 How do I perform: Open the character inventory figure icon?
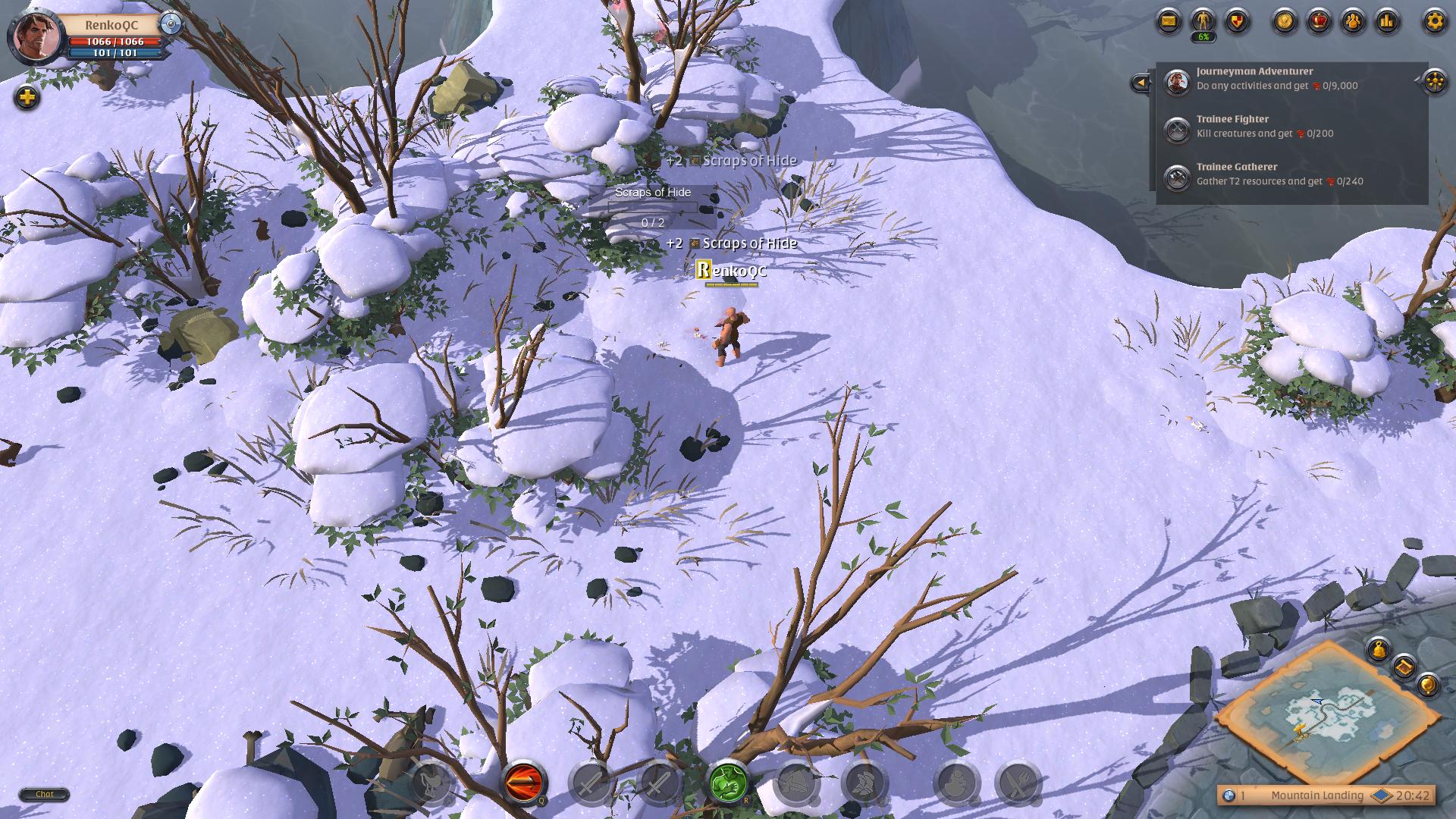click(1203, 20)
